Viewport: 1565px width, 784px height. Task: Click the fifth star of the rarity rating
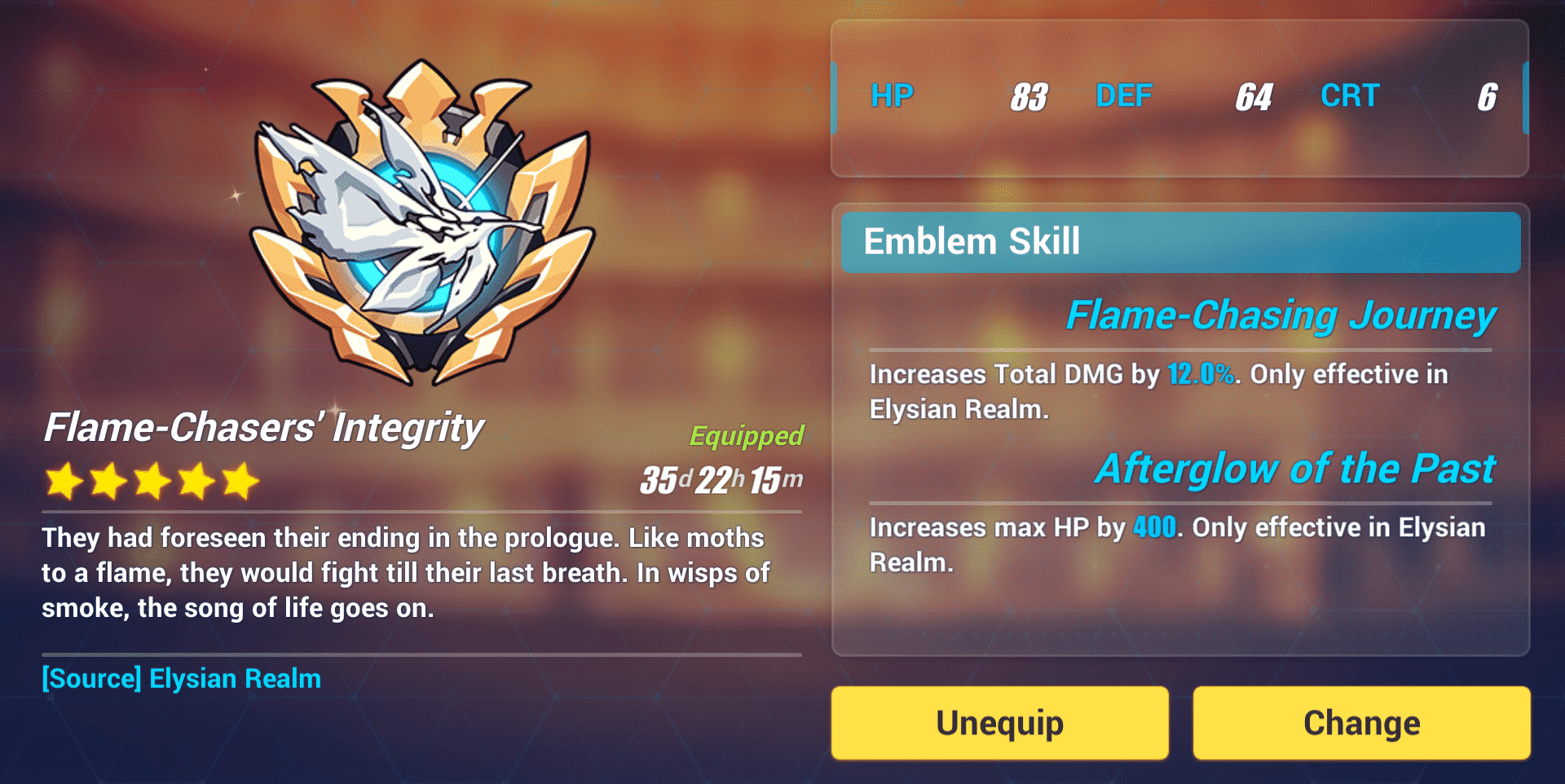click(239, 480)
